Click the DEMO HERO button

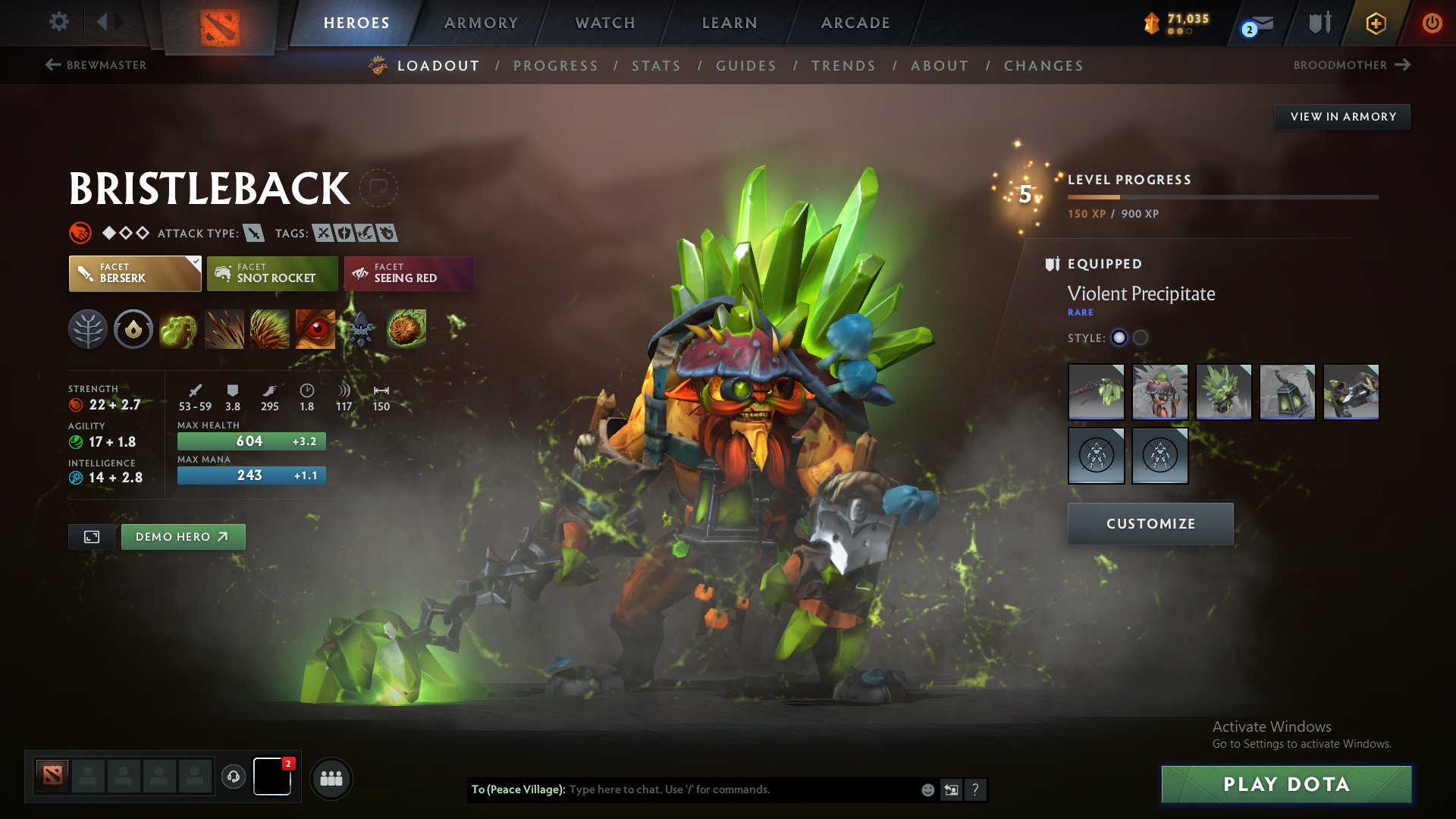[x=183, y=536]
